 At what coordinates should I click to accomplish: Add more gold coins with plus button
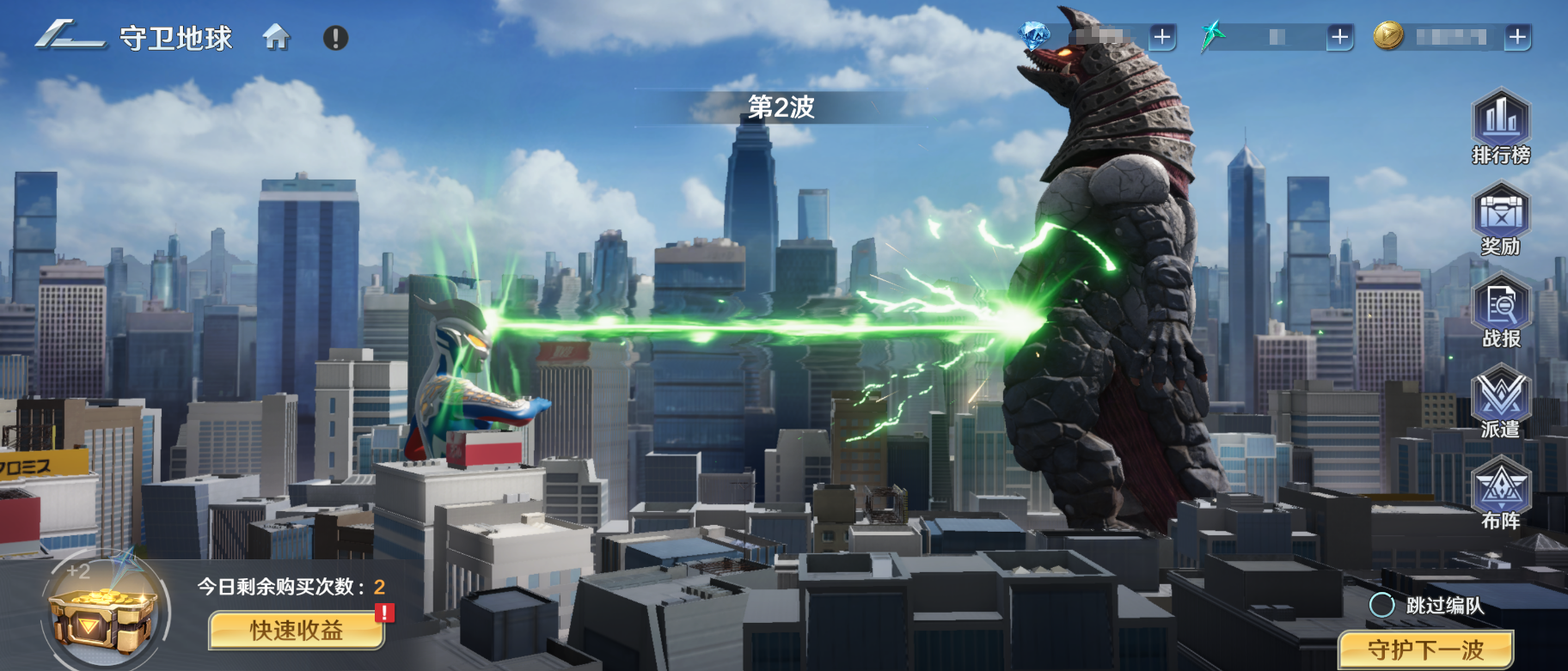tap(1517, 37)
